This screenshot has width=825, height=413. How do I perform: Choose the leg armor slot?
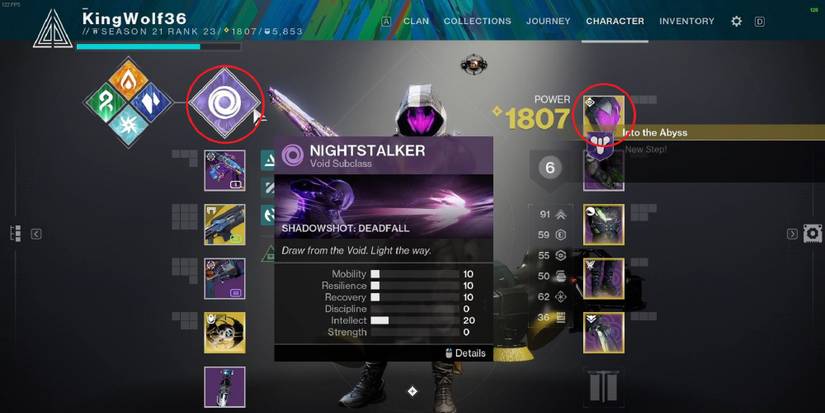pyautogui.click(x=604, y=278)
